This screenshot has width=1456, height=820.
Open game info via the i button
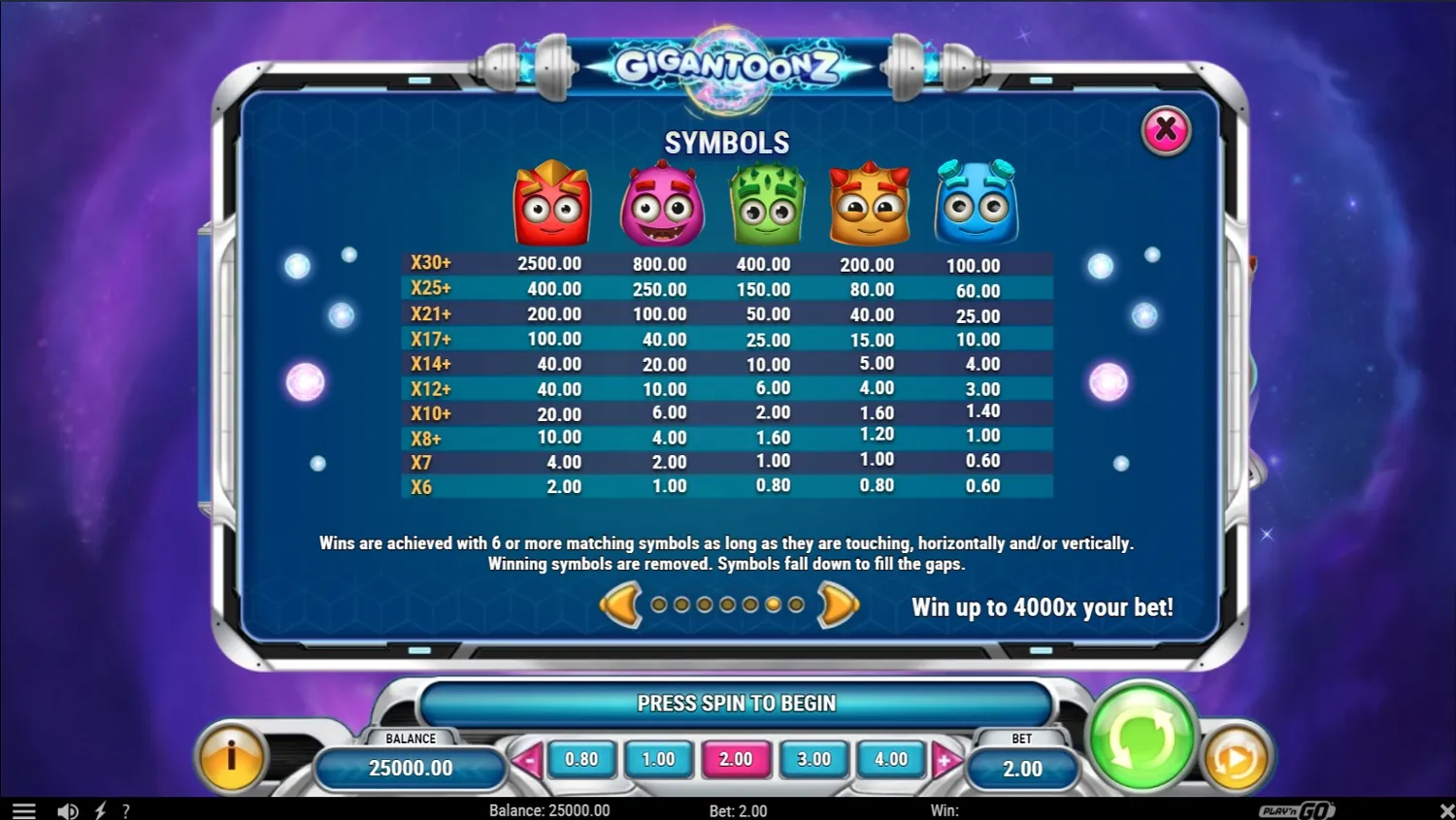[x=232, y=757]
